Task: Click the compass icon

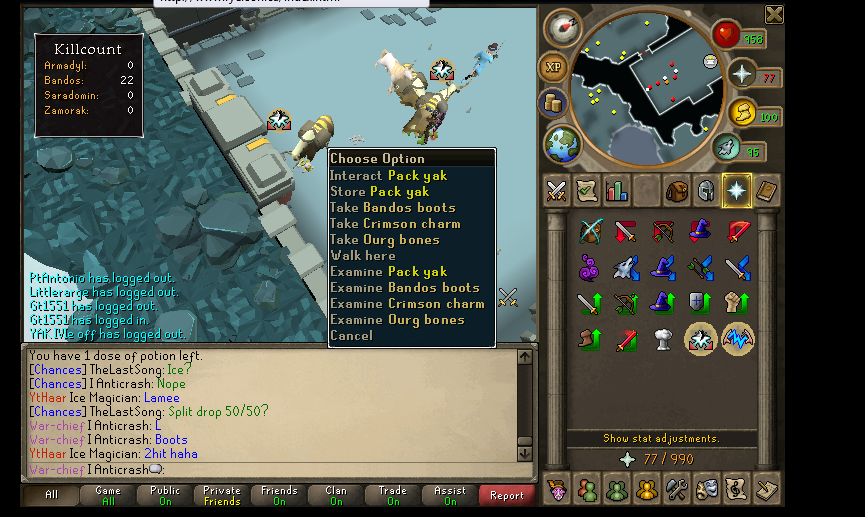Action: coord(563,28)
